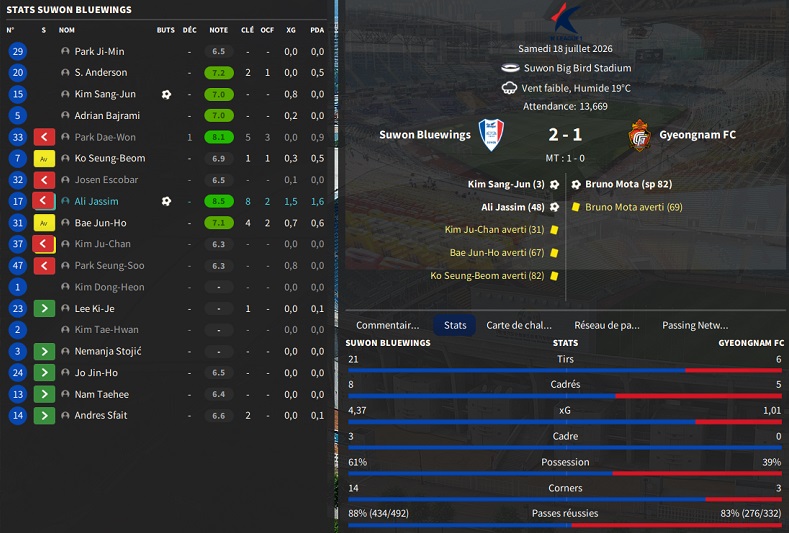Viewport: 789px width, 533px height.
Task: Choose Ko Seung-Beom's row
Action: point(109,158)
